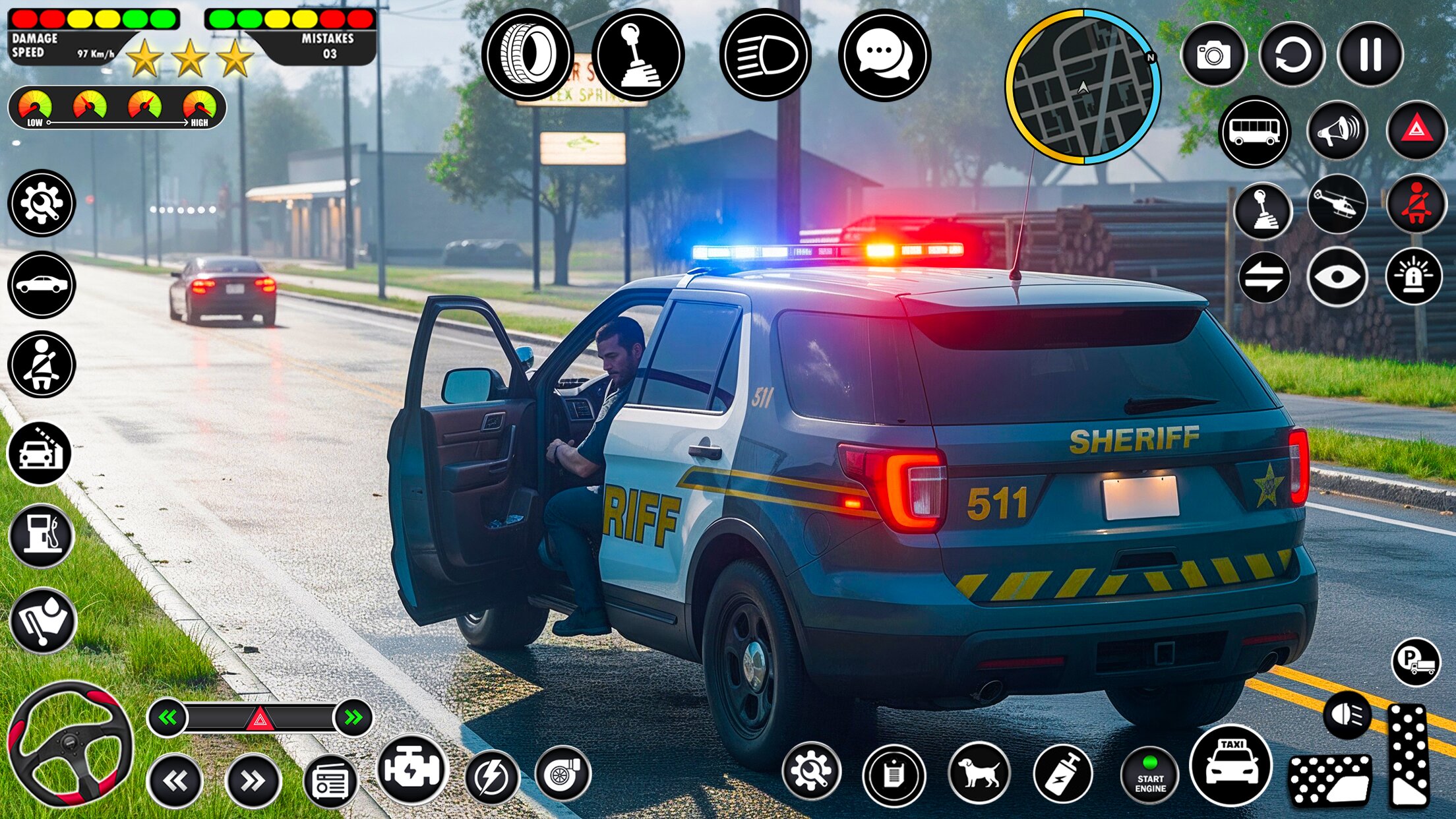Screen dimensions: 1456x819
Task: Pause the game
Action: point(1370,55)
